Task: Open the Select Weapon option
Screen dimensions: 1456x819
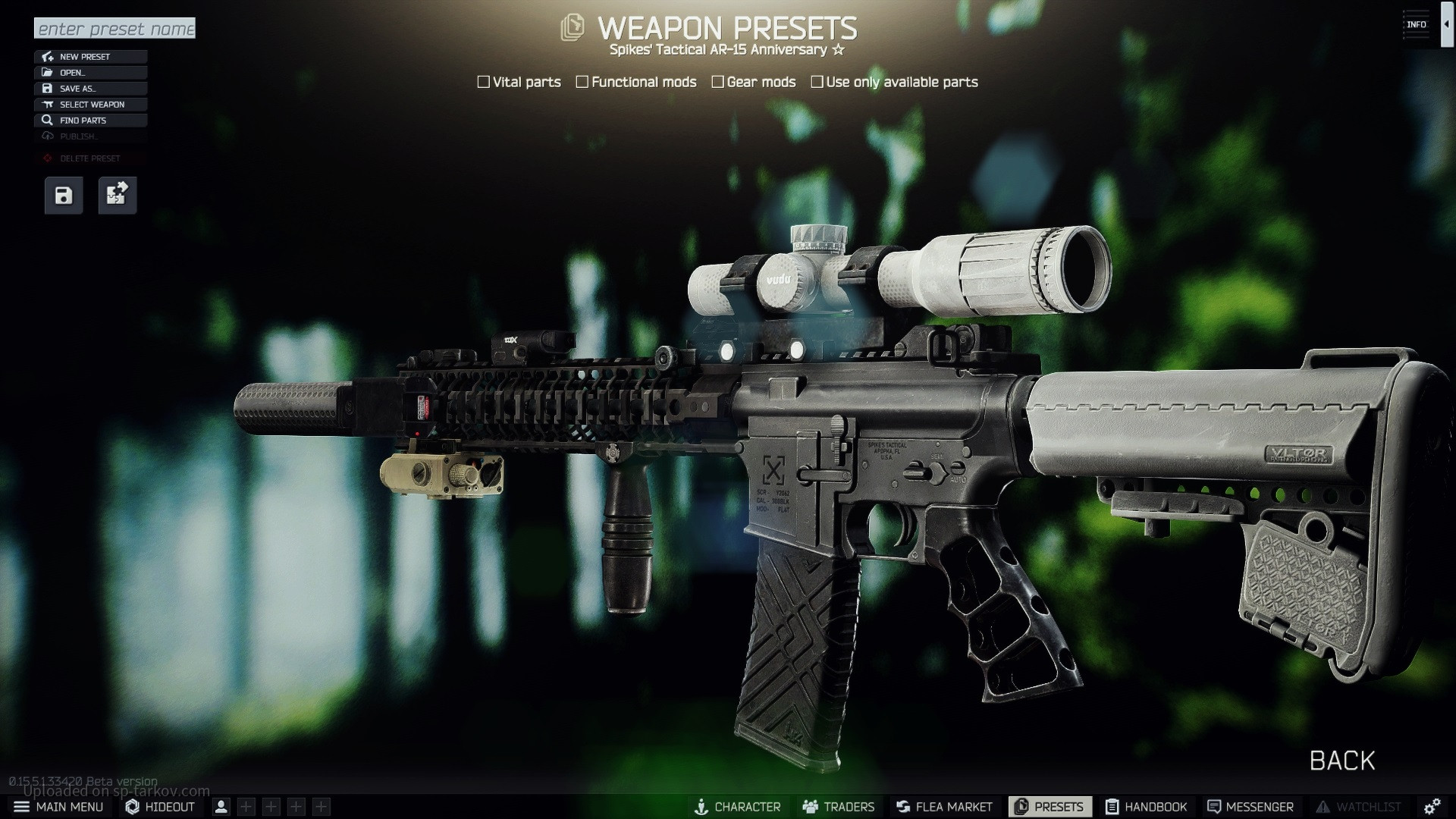Action: coord(90,105)
